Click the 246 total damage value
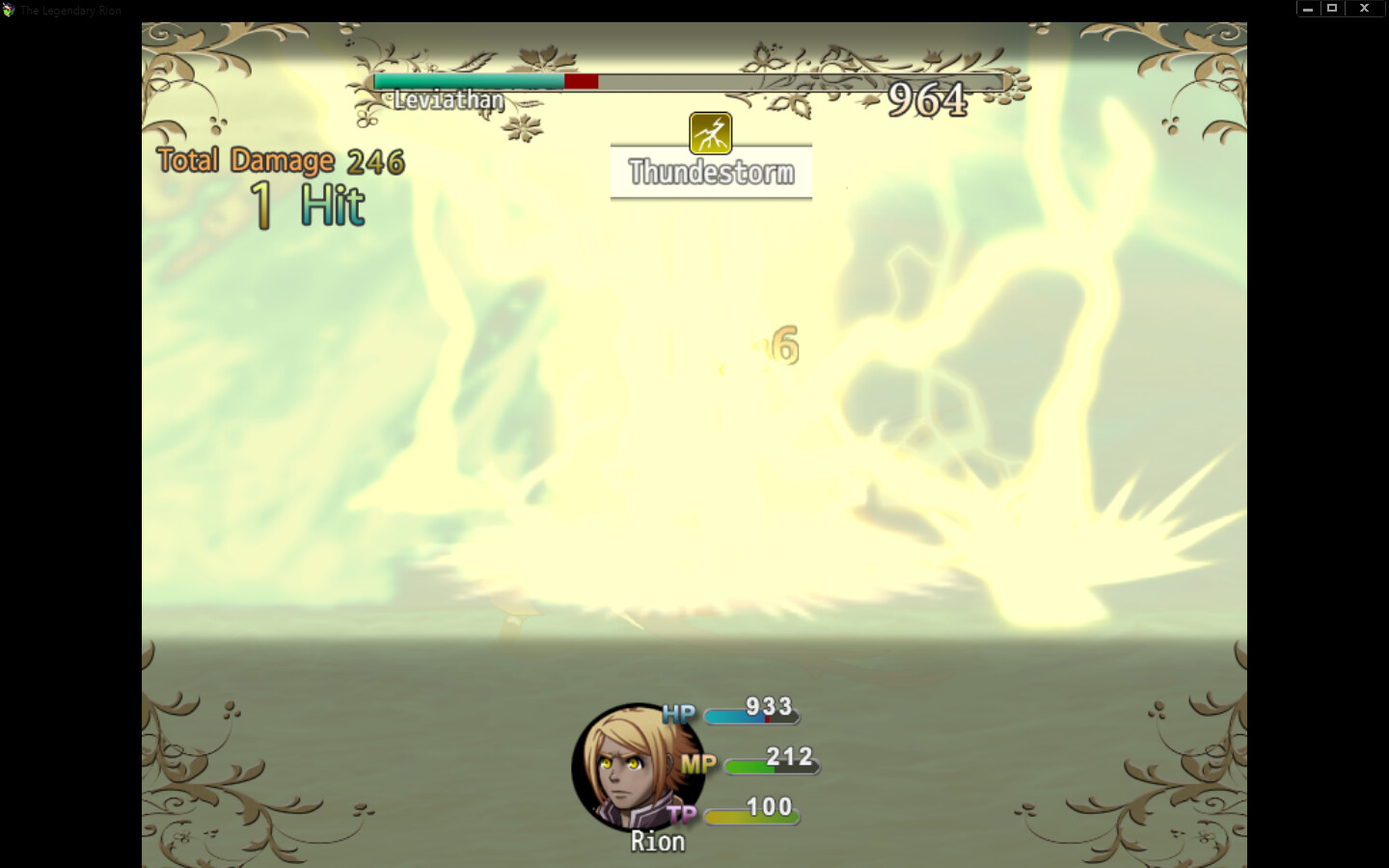The image size is (1389, 868). 376,160
